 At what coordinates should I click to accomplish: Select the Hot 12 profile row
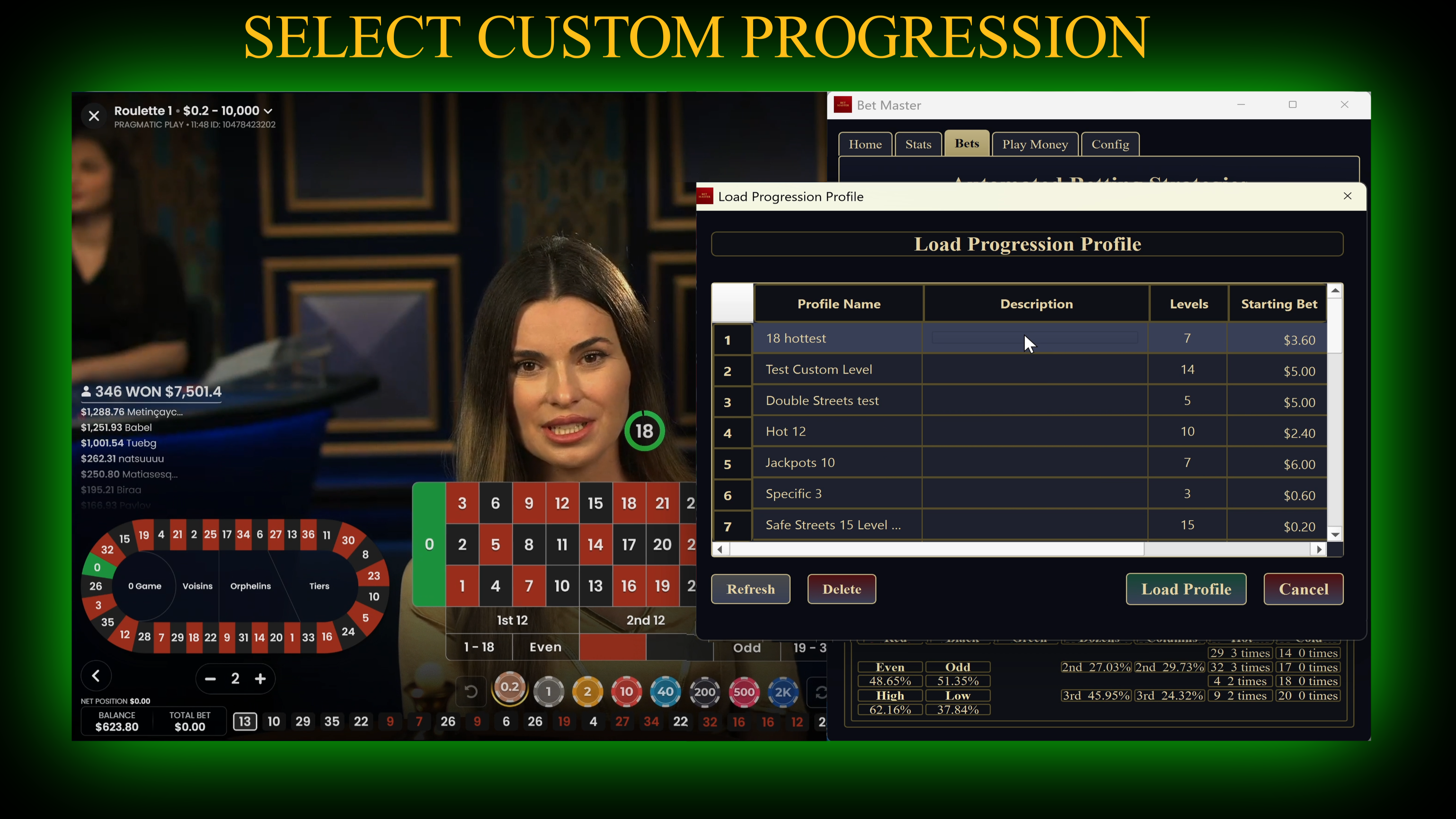point(839,431)
